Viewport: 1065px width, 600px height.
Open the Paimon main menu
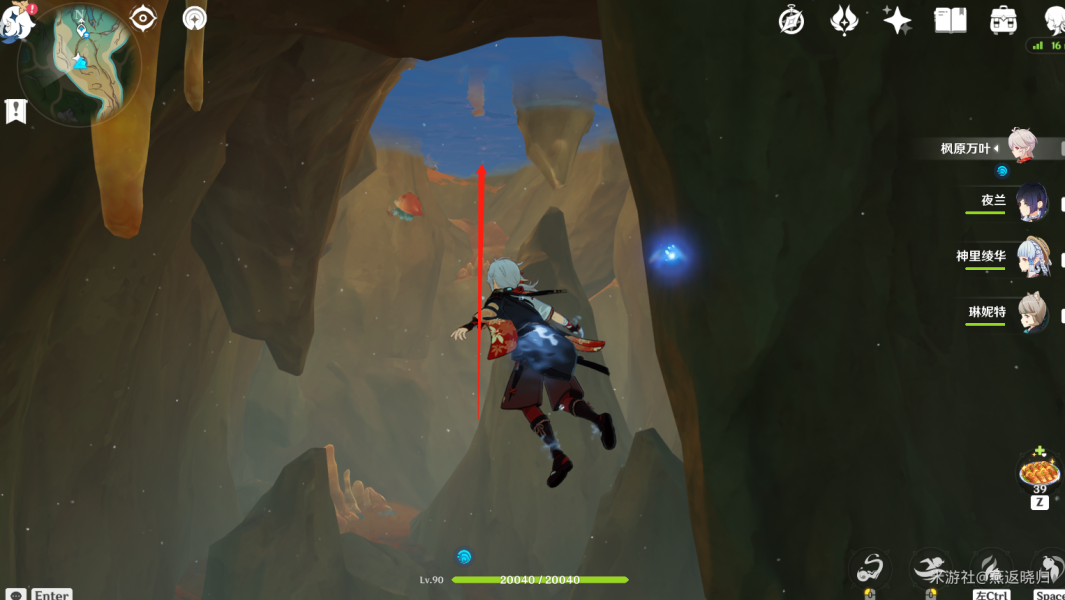(17, 21)
